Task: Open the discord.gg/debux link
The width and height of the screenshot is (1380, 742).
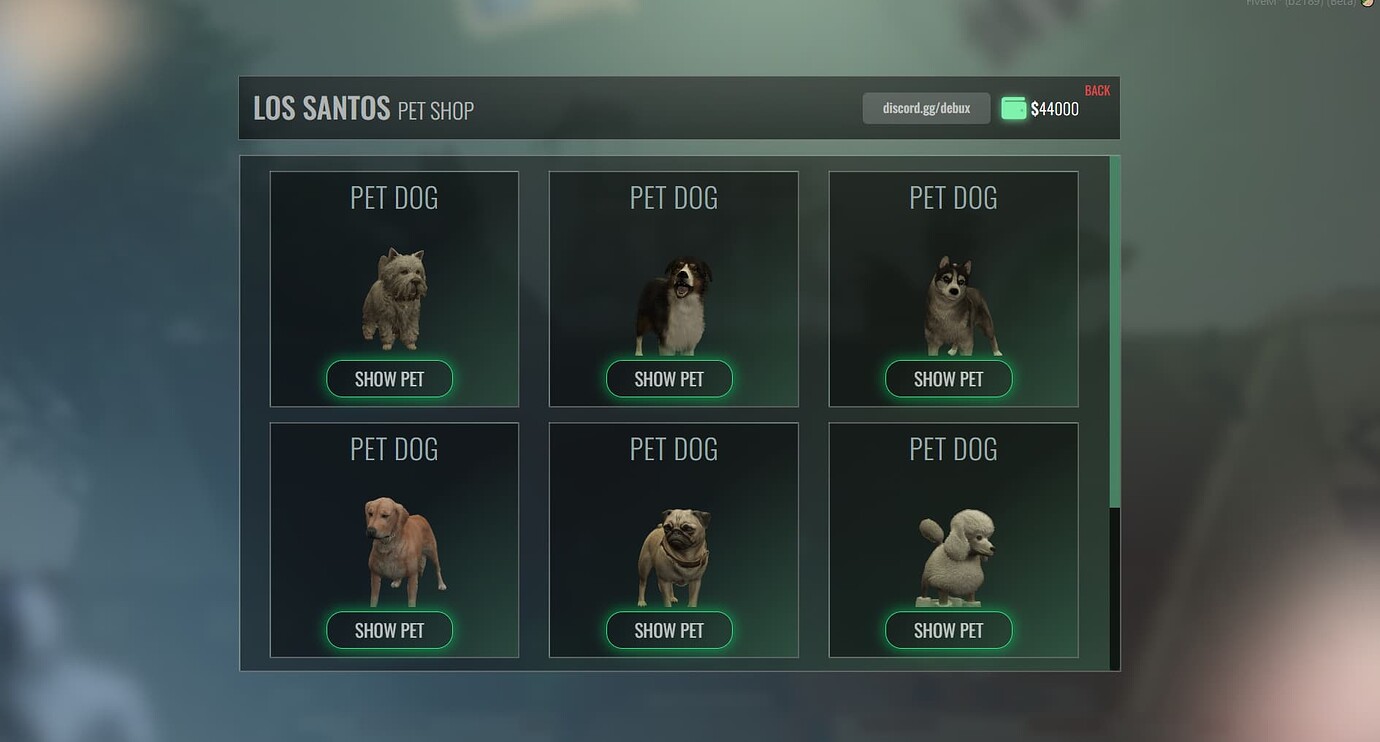Action: [926, 108]
